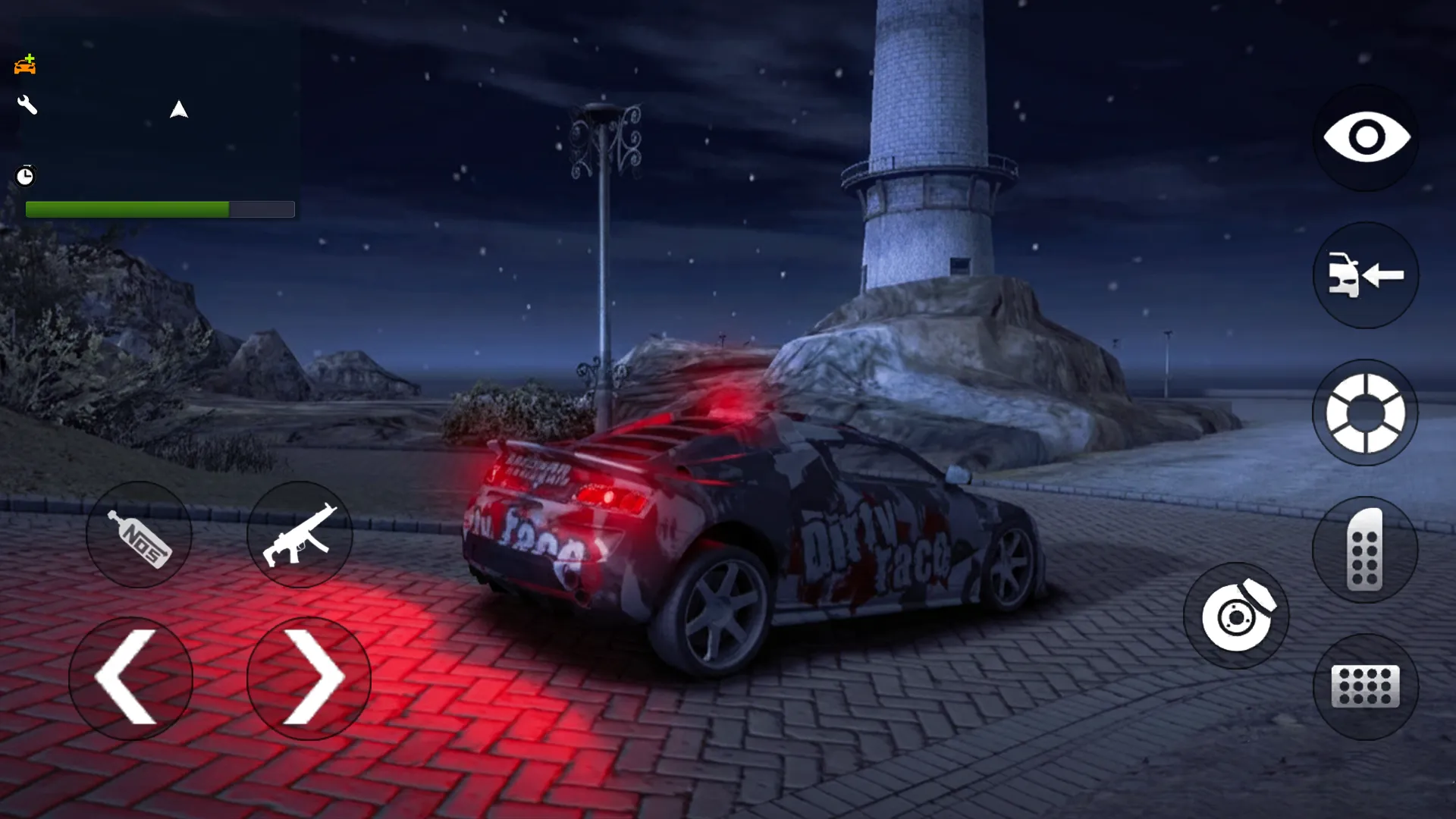Screen dimensions: 1456x819
Task: Tap the stopwatch timer icon
Action: [x=25, y=176]
